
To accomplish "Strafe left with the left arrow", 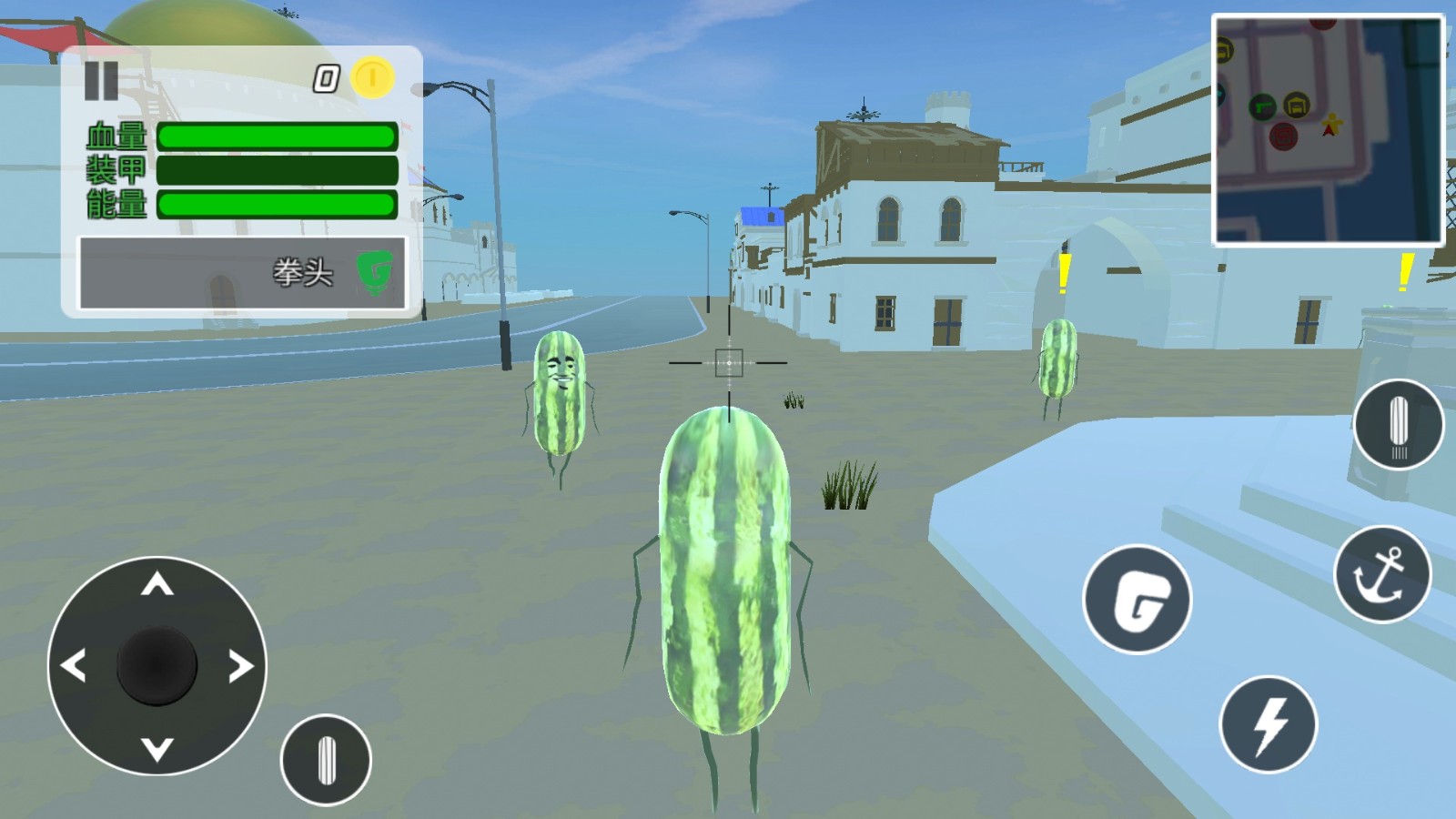I will (74, 666).
